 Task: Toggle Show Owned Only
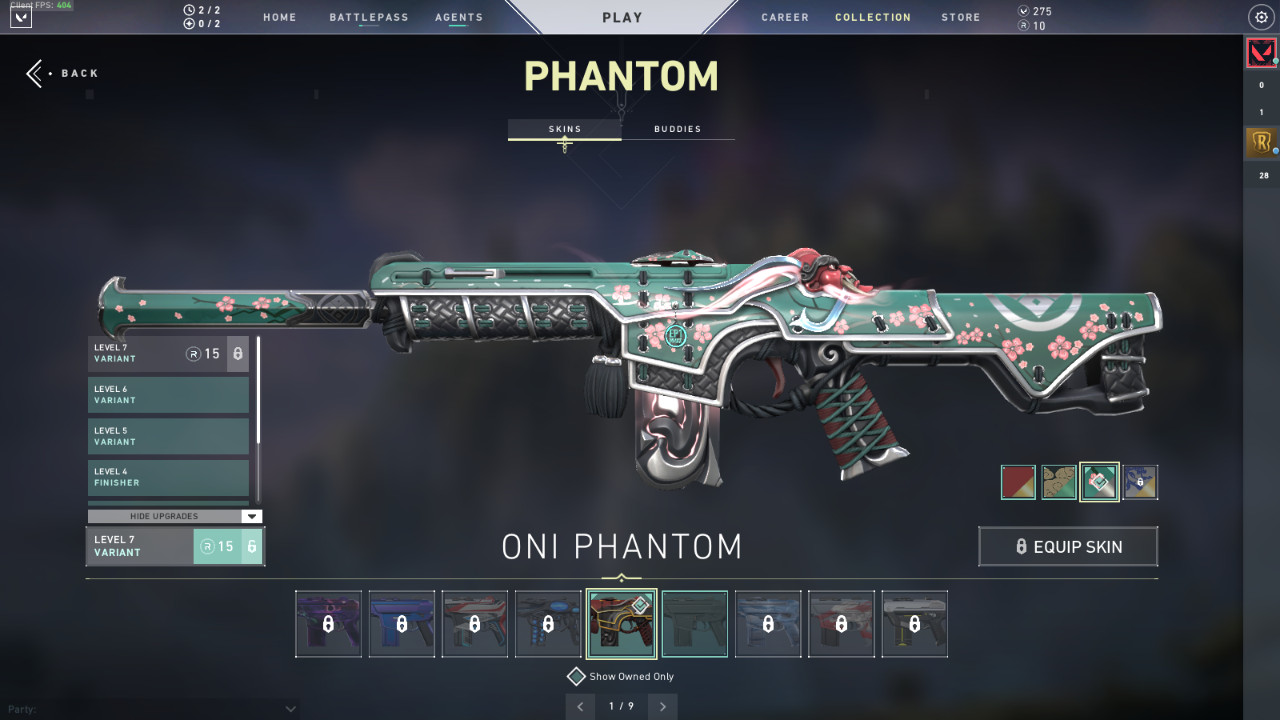(x=576, y=677)
